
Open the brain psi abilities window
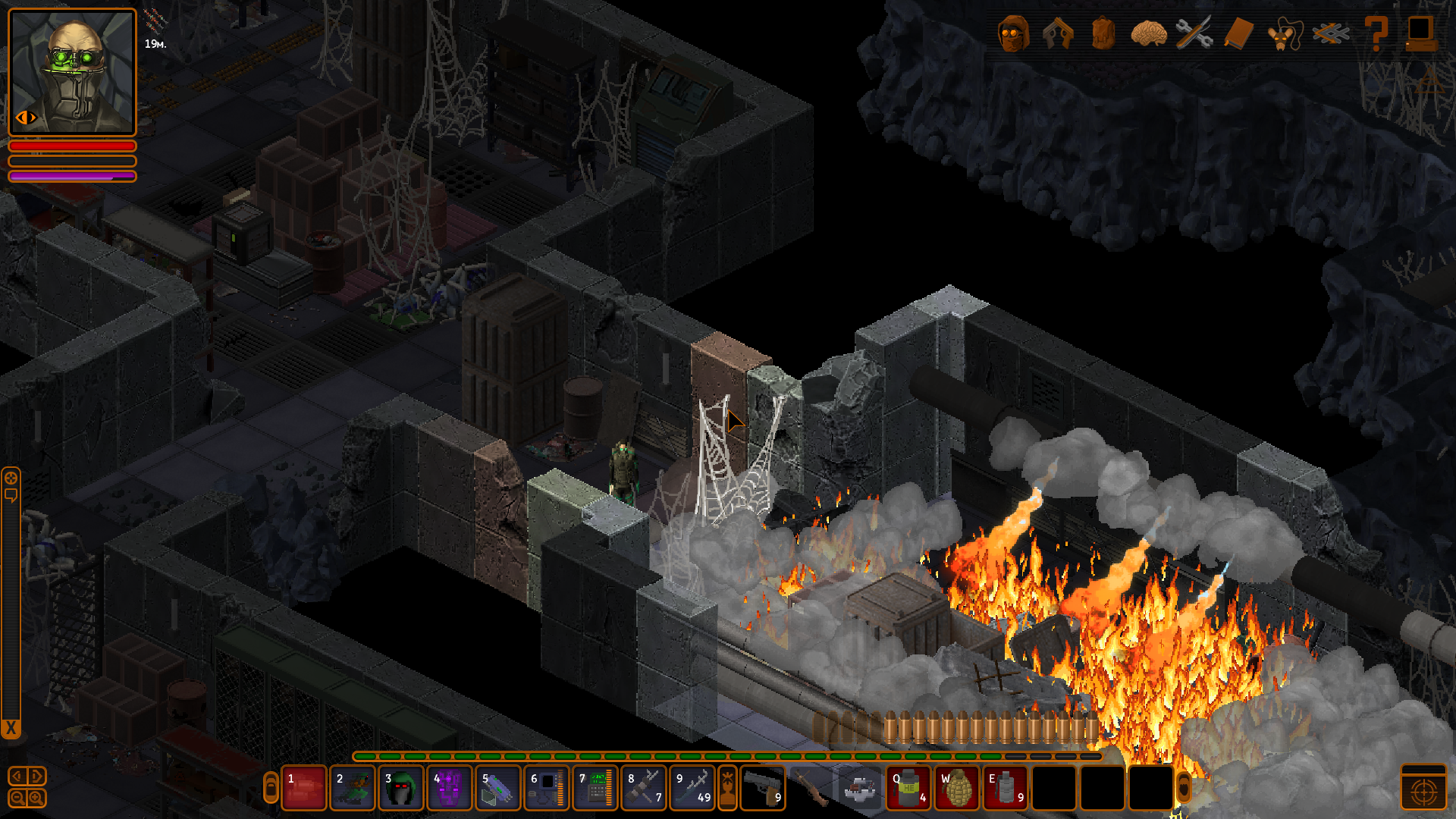tap(1148, 34)
